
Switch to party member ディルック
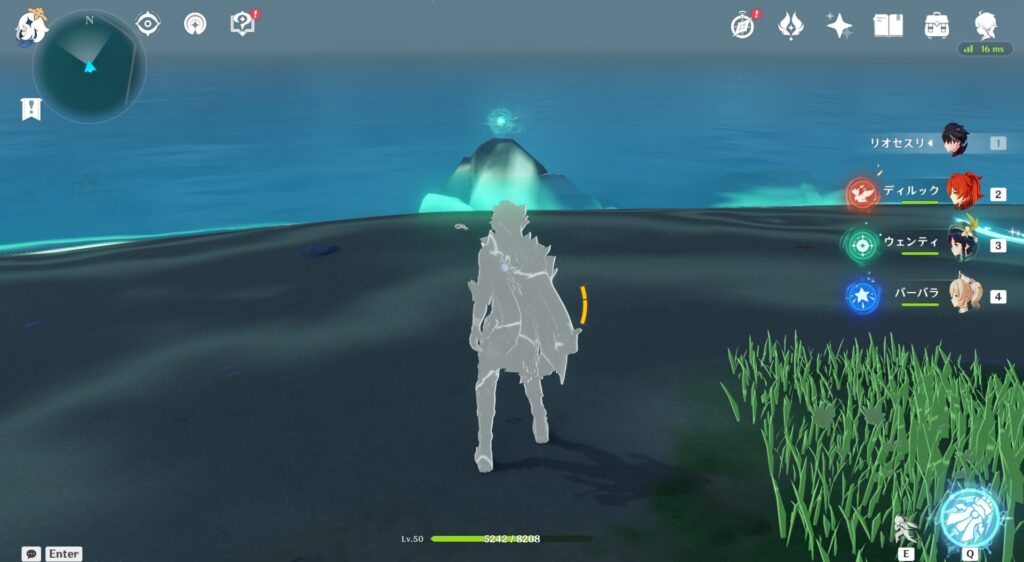click(962, 193)
